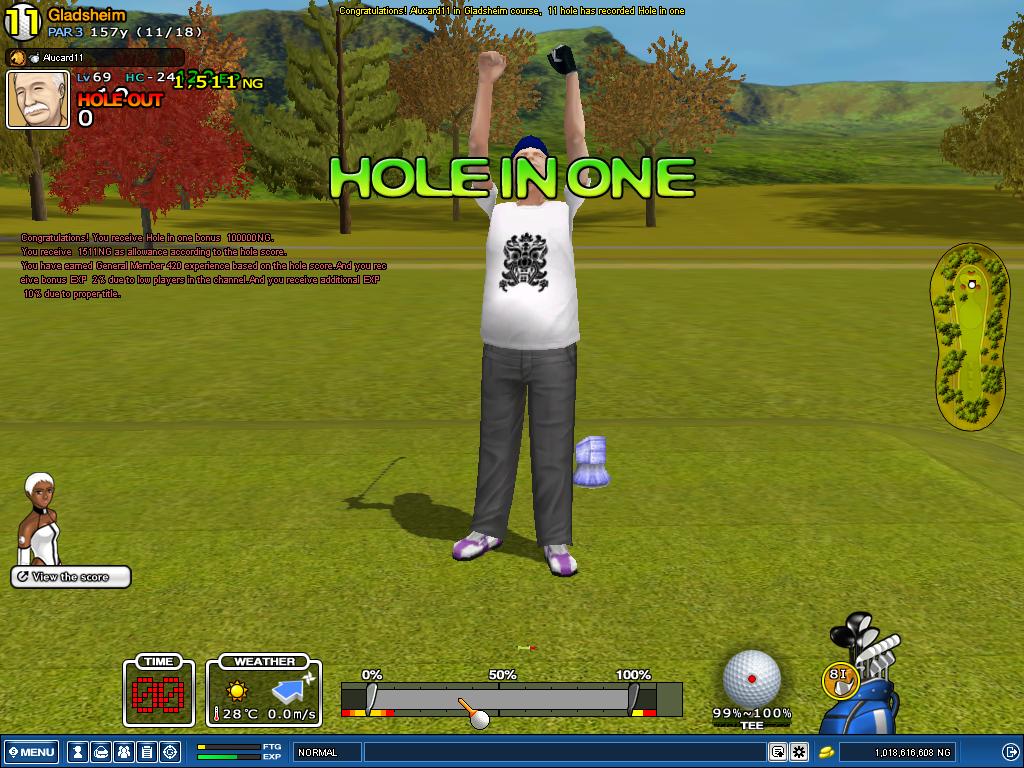1024x768 pixels.
Task: Open the character profile icon in the toolbar
Action: [x=77, y=752]
